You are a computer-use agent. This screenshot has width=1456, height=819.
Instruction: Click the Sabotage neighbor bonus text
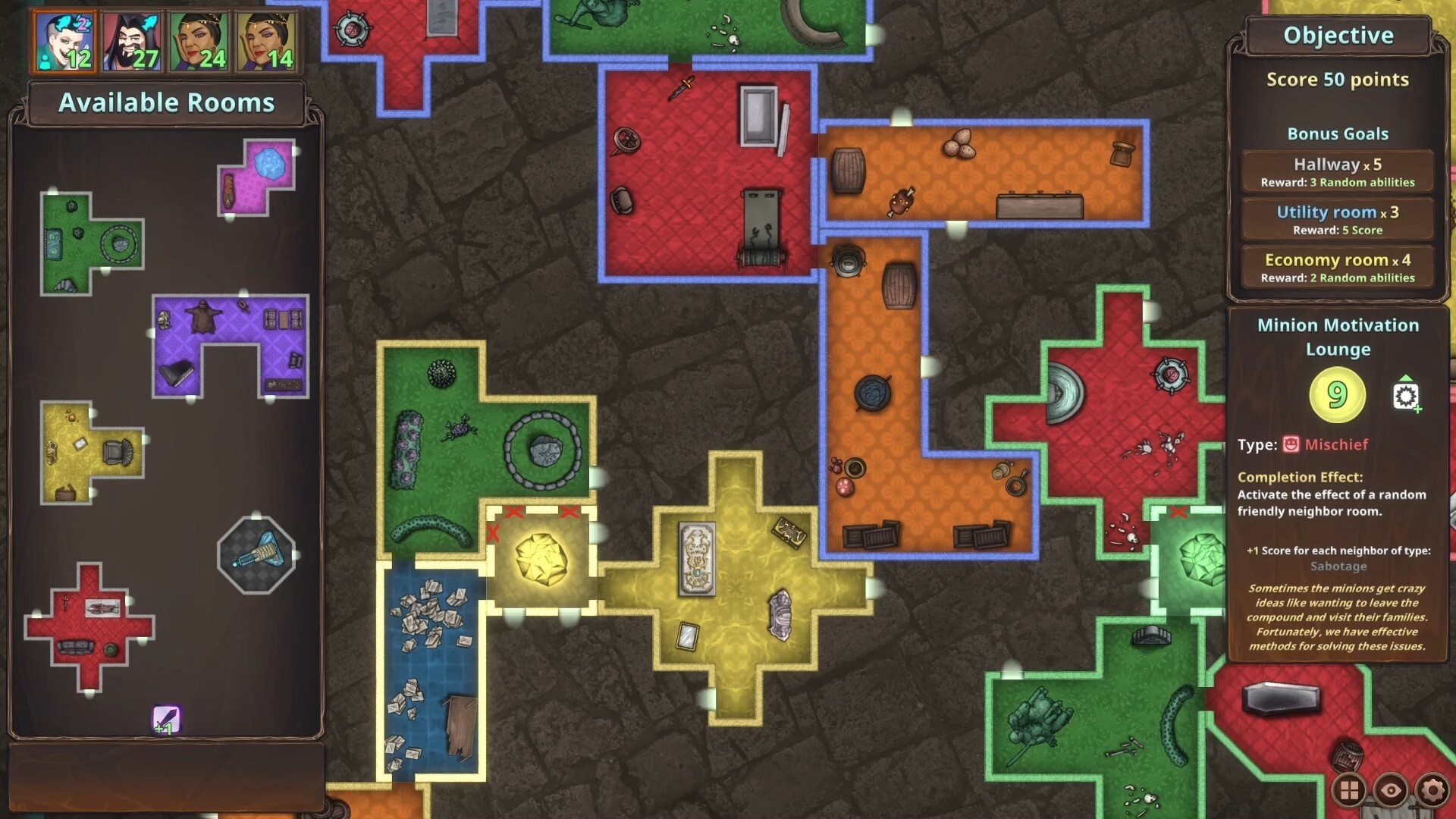tap(1337, 566)
